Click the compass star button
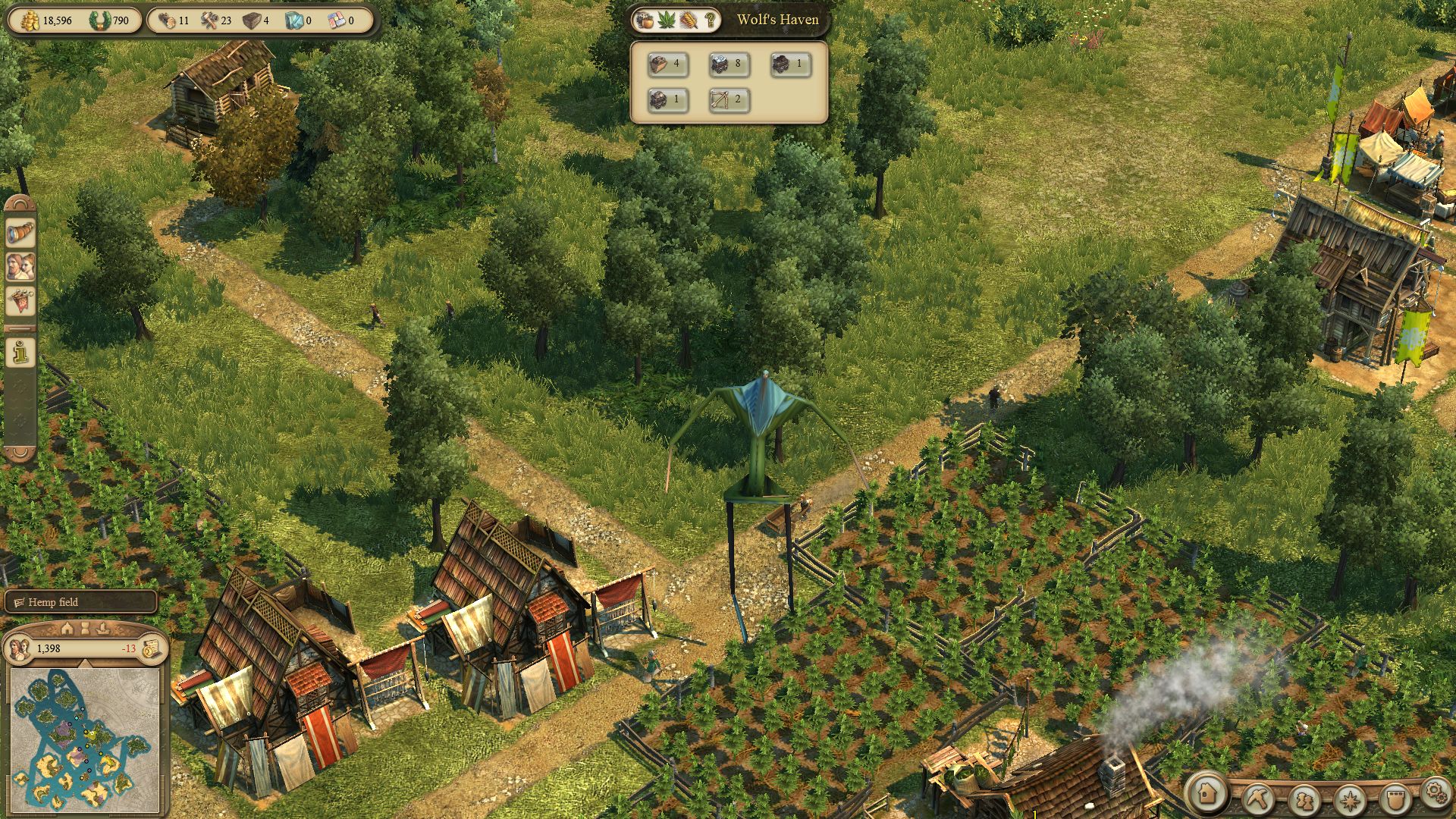 tap(1349, 799)
